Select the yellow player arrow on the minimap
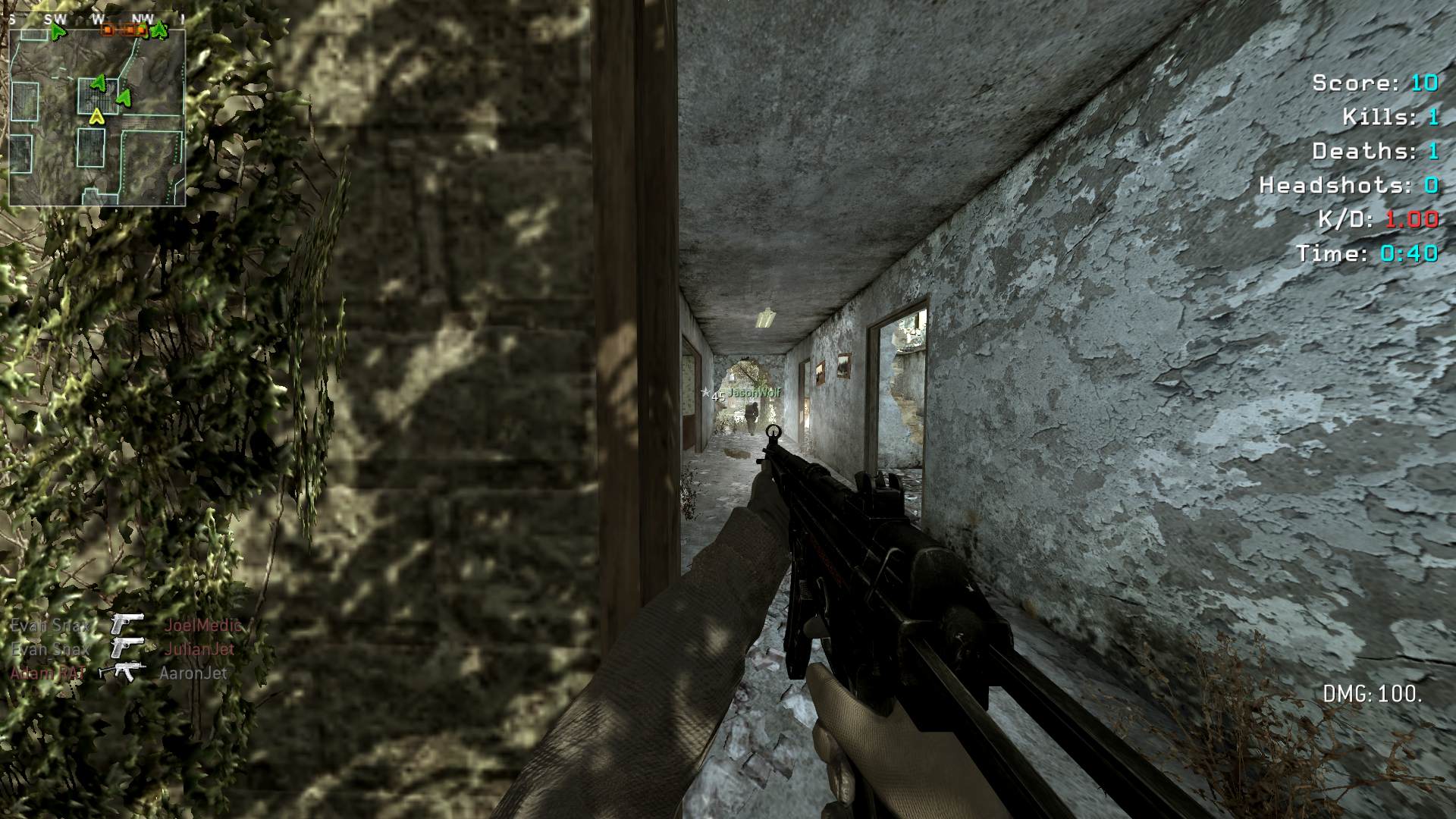Screen dimensions: 1456x819 point(96,116)
